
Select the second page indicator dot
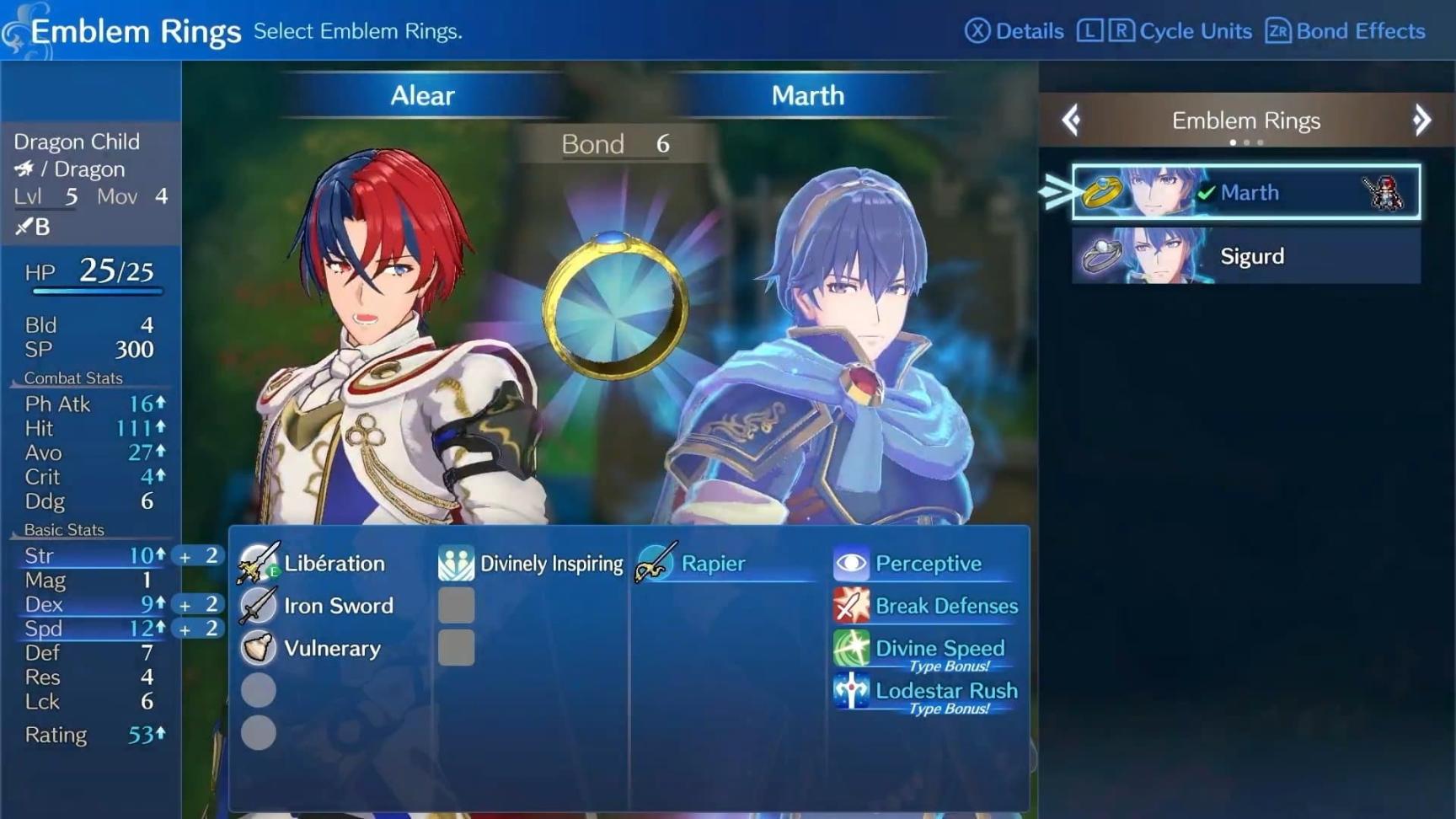pos(1246,142)
